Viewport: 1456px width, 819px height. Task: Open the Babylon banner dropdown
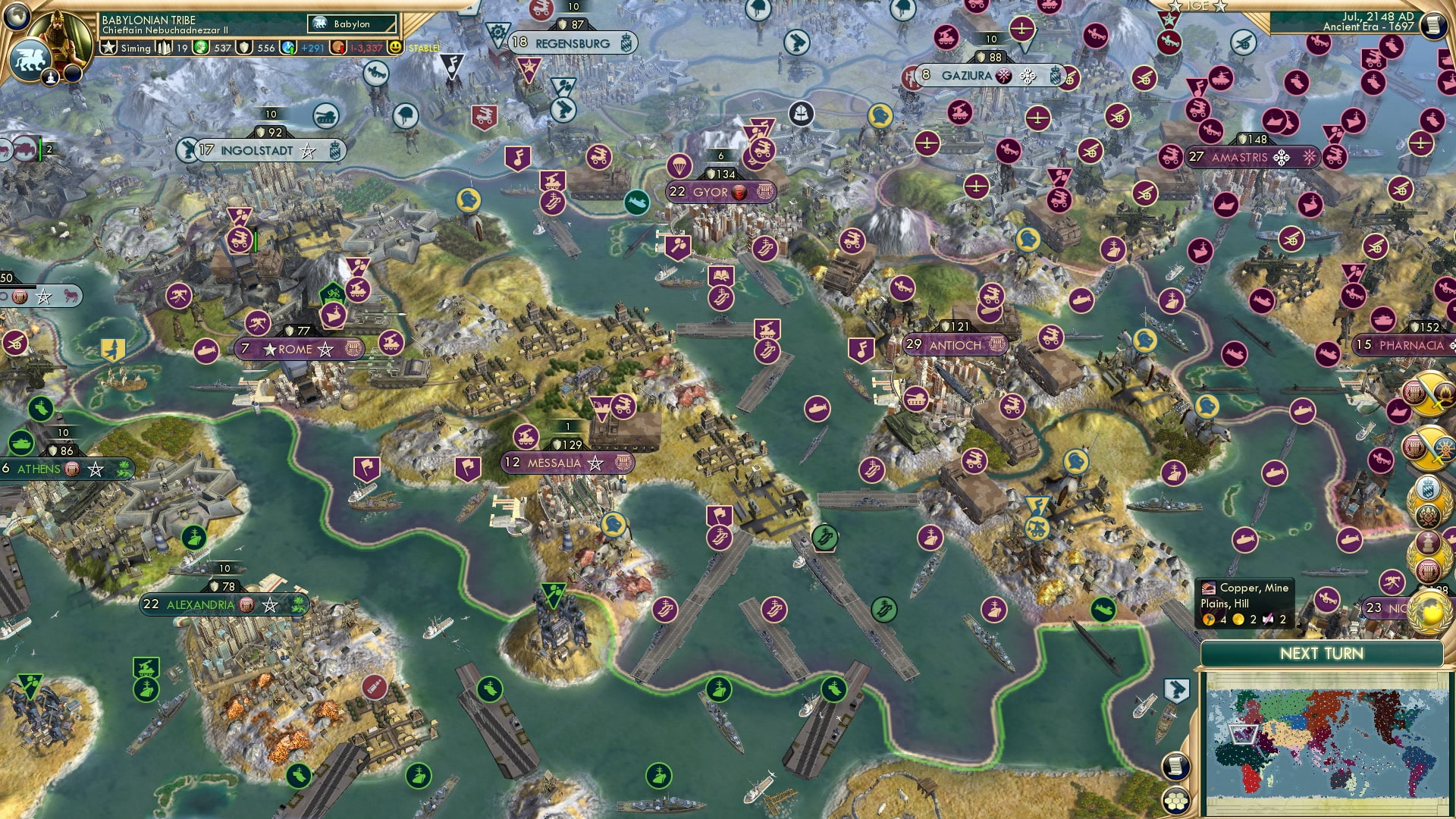(x=350, y=24)
